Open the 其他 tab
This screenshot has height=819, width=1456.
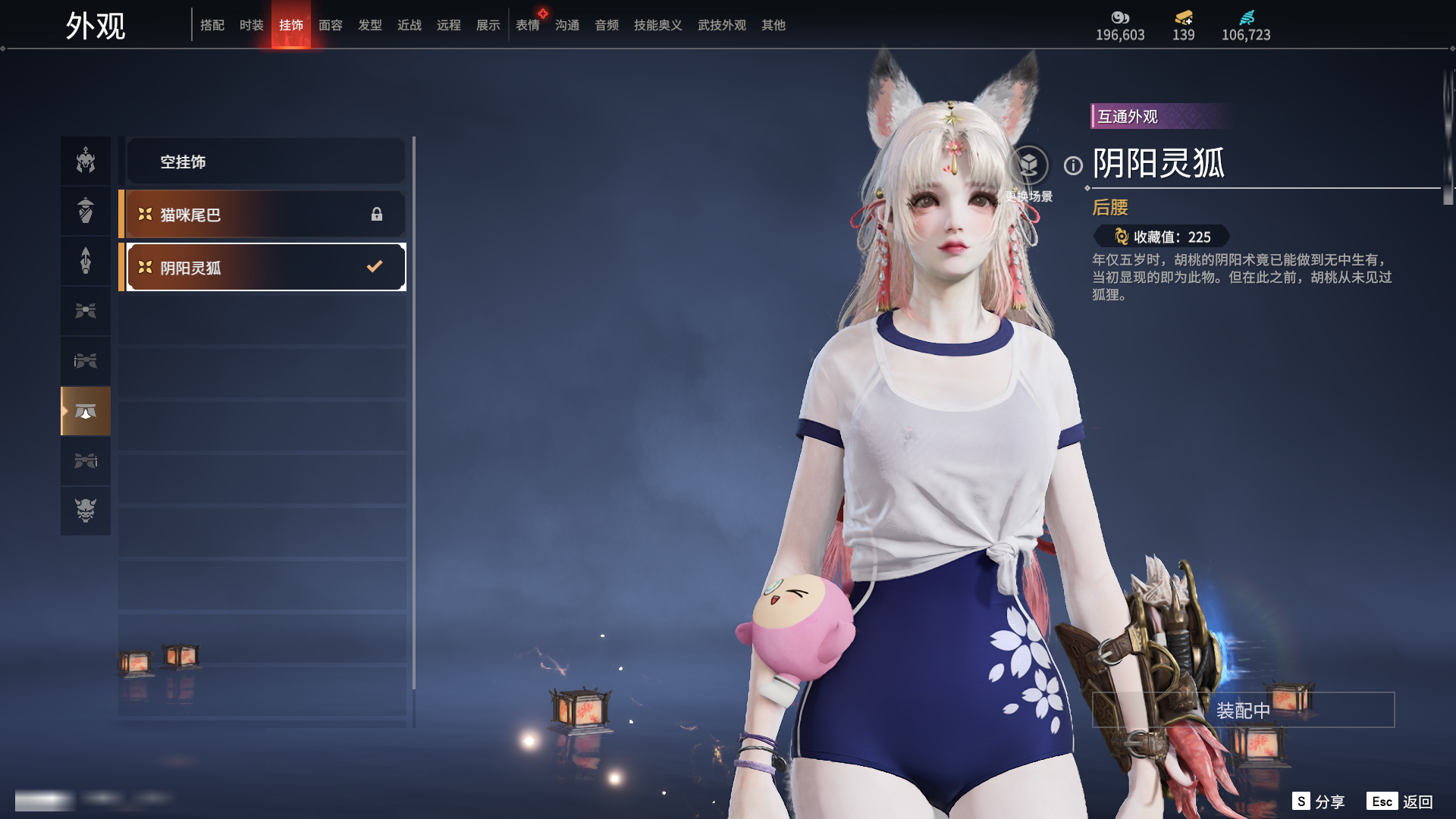pos(773,25)
